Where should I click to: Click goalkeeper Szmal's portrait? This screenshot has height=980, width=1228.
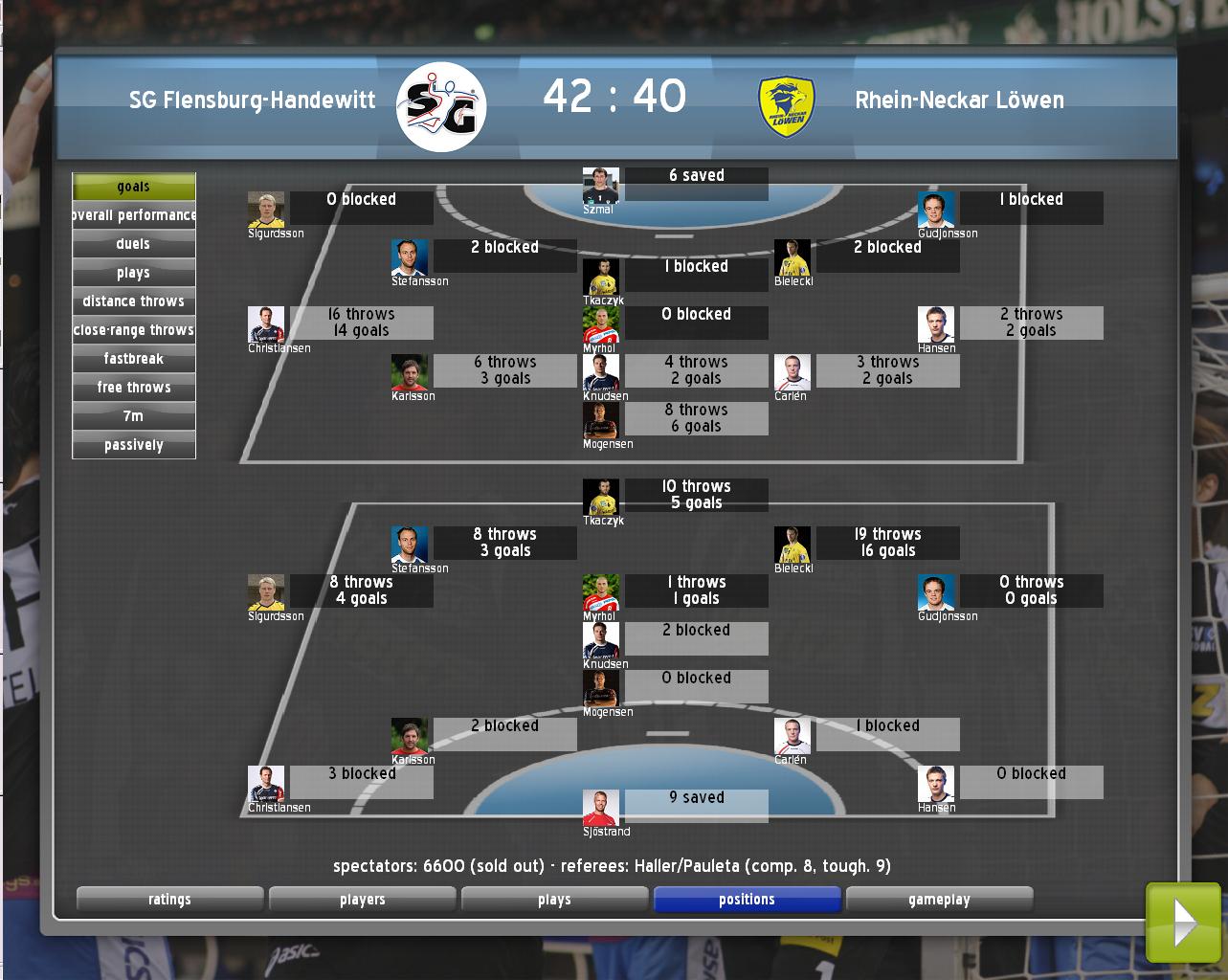601,186
